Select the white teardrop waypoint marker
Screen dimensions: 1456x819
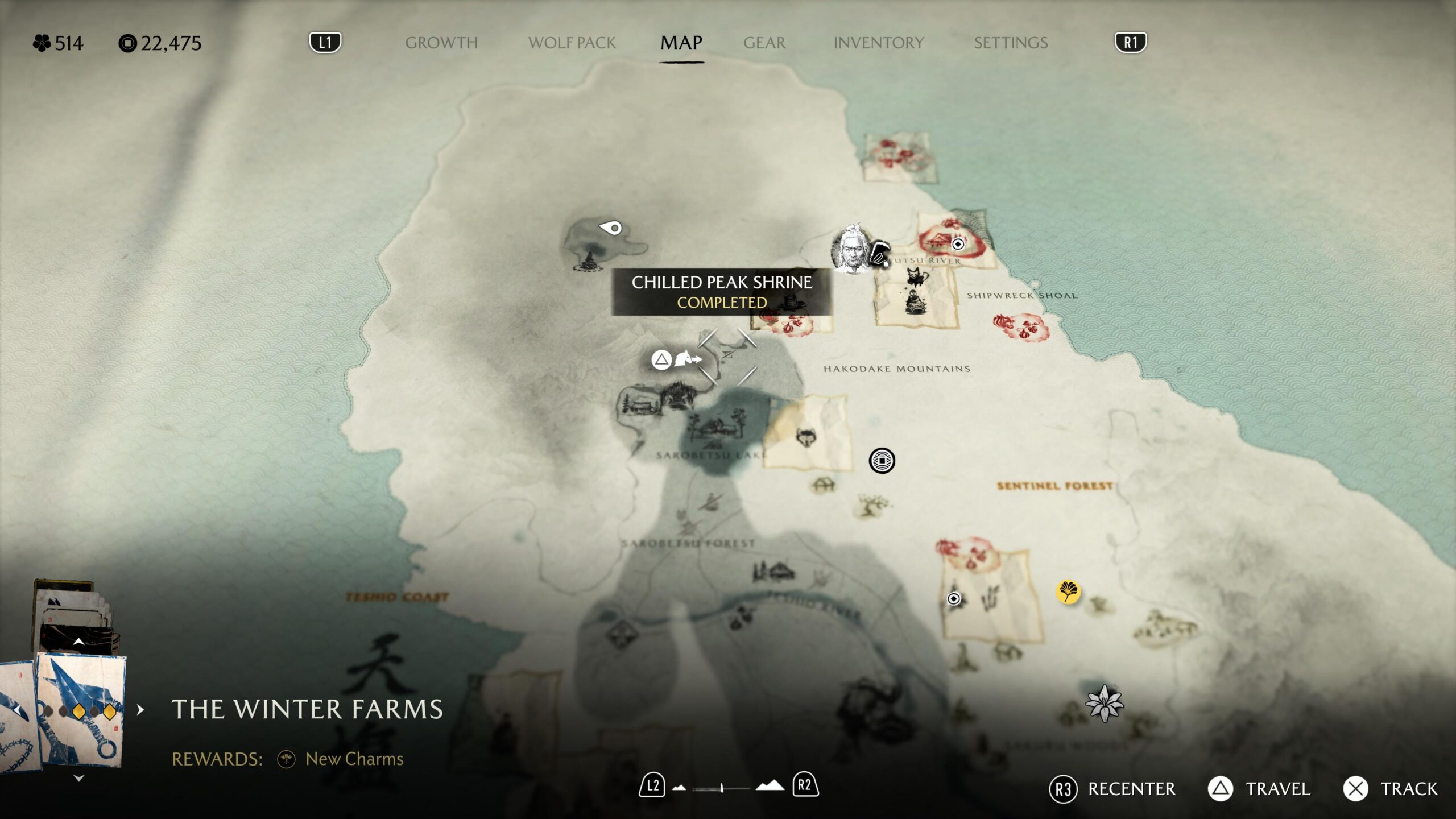tap(611, 228)
